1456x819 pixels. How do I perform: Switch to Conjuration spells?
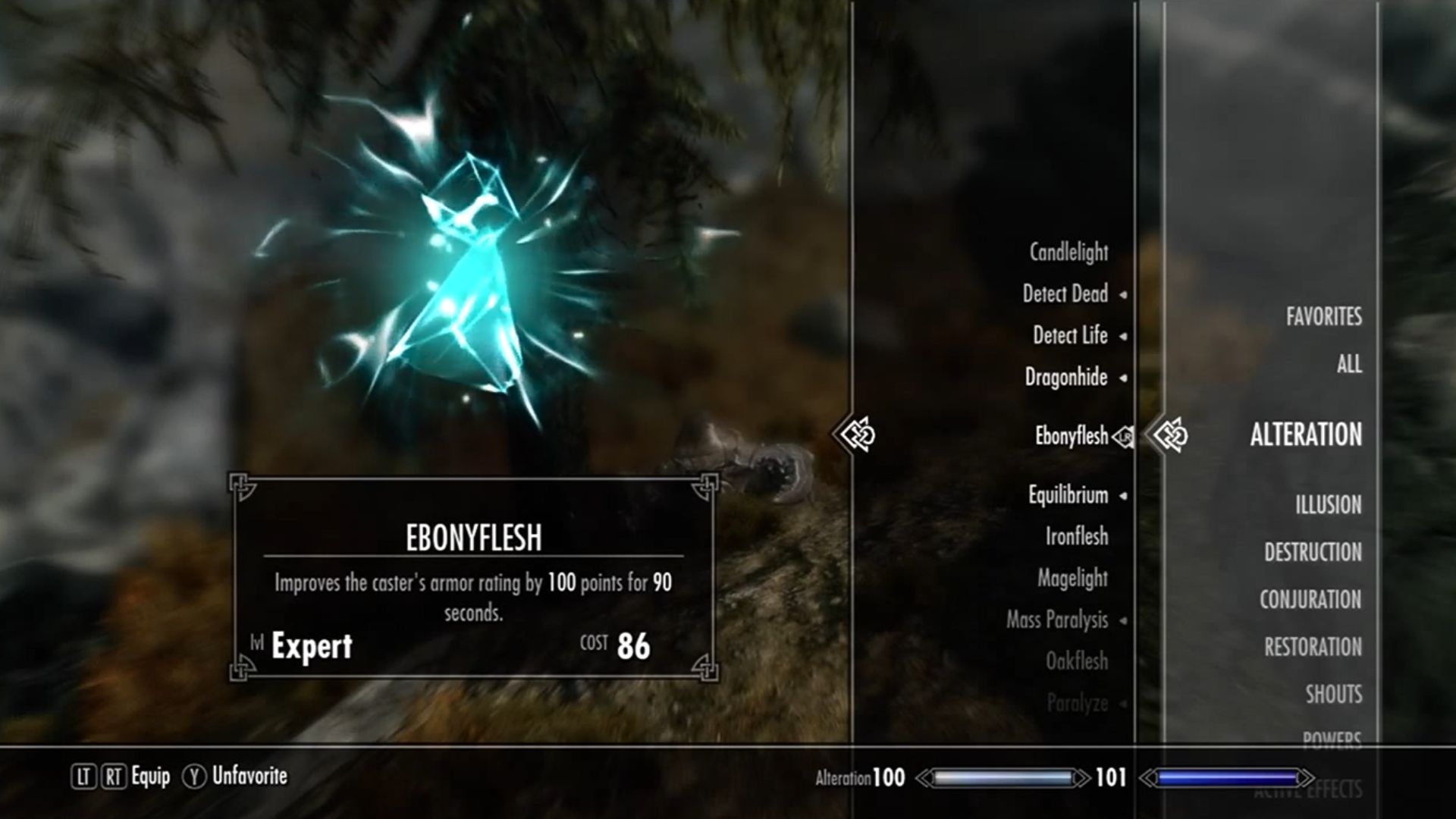tap(1310, 600)
